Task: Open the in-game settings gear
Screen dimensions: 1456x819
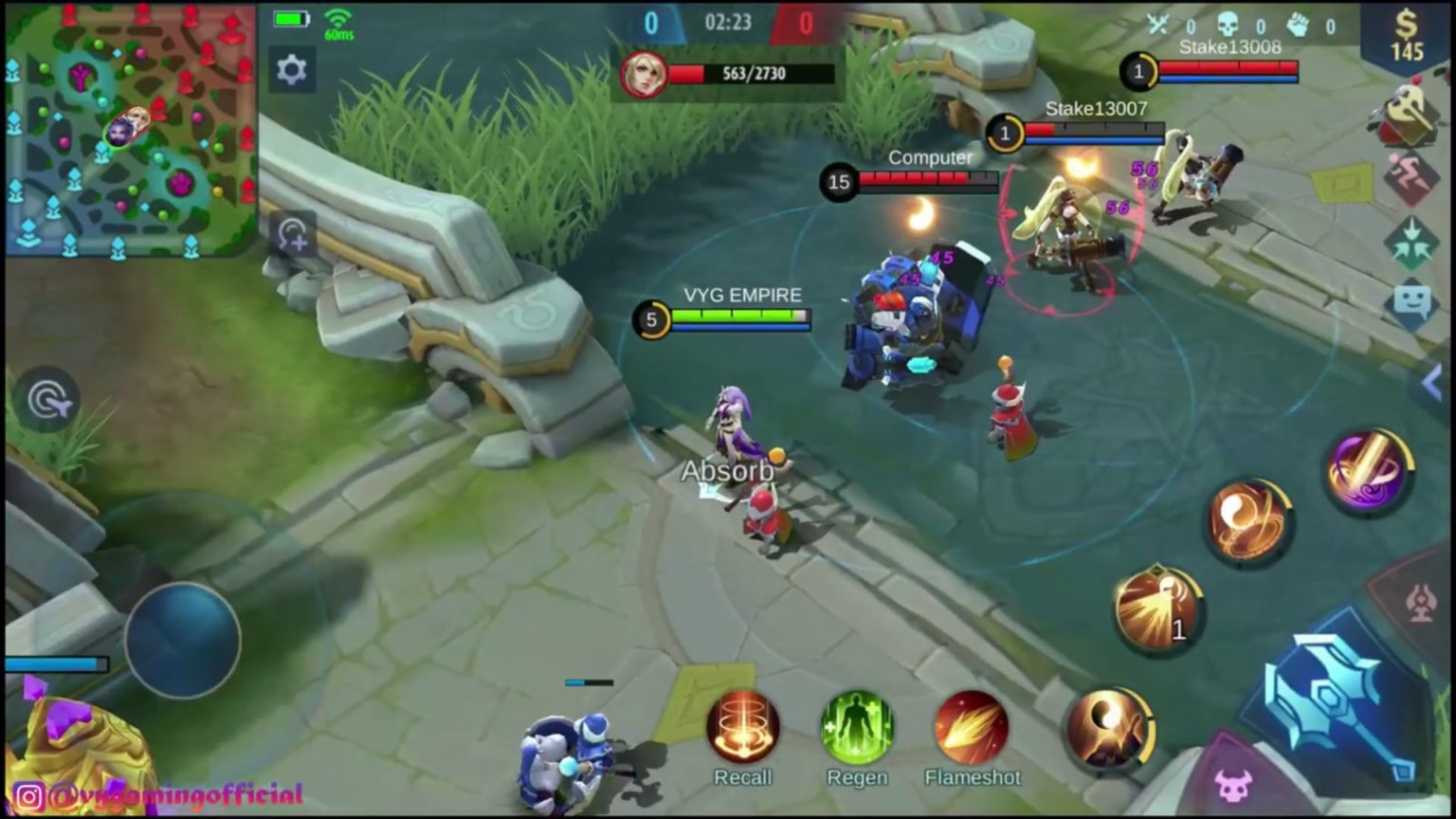Action: pyautogui.click(x=292, y=69)
